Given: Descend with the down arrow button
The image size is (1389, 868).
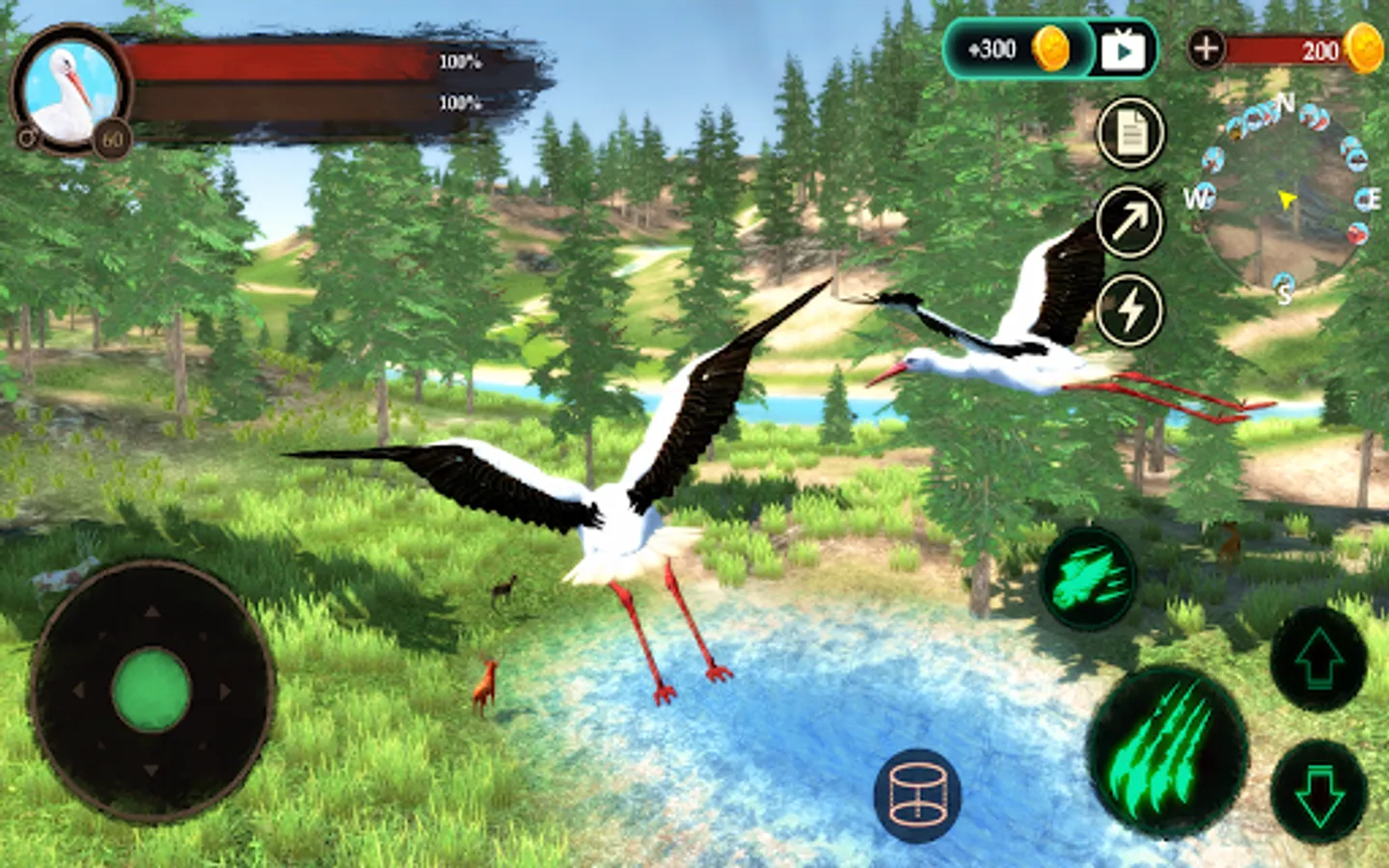Looking at the screenshot, I should [x=1318, y=793].
